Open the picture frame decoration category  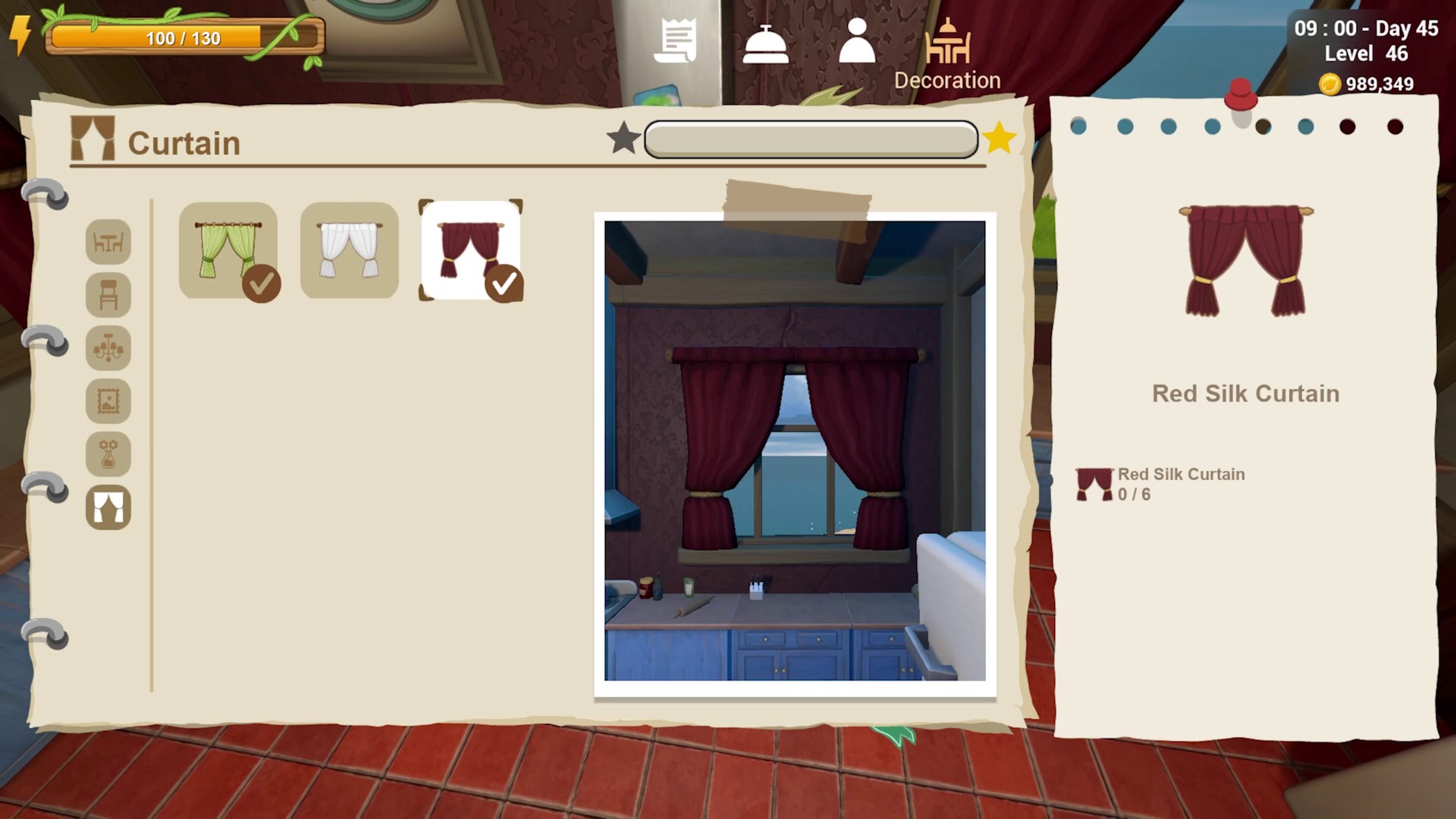[108, 401]
